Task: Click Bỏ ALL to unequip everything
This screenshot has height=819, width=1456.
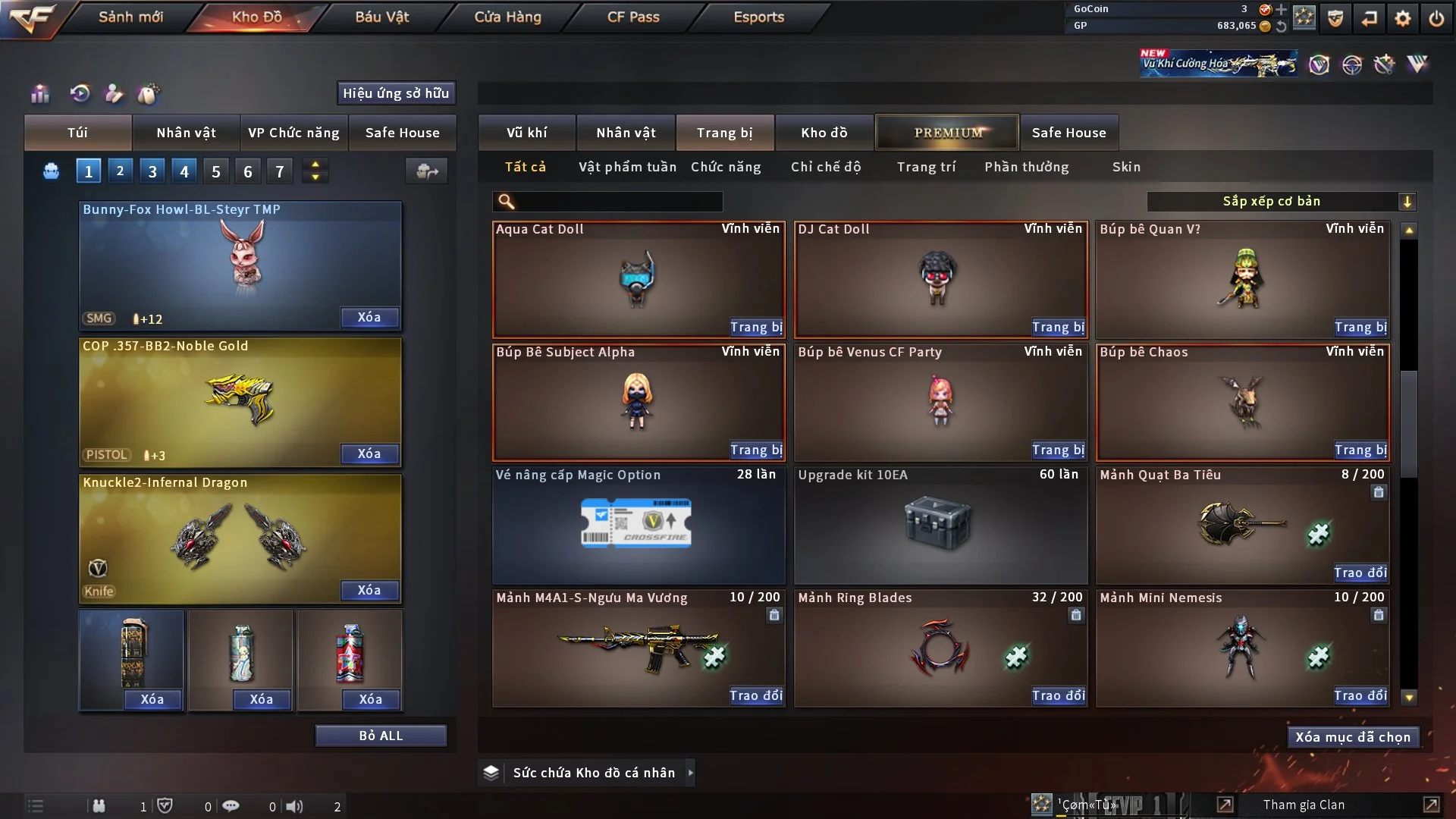Action: [x=381, y=736]
